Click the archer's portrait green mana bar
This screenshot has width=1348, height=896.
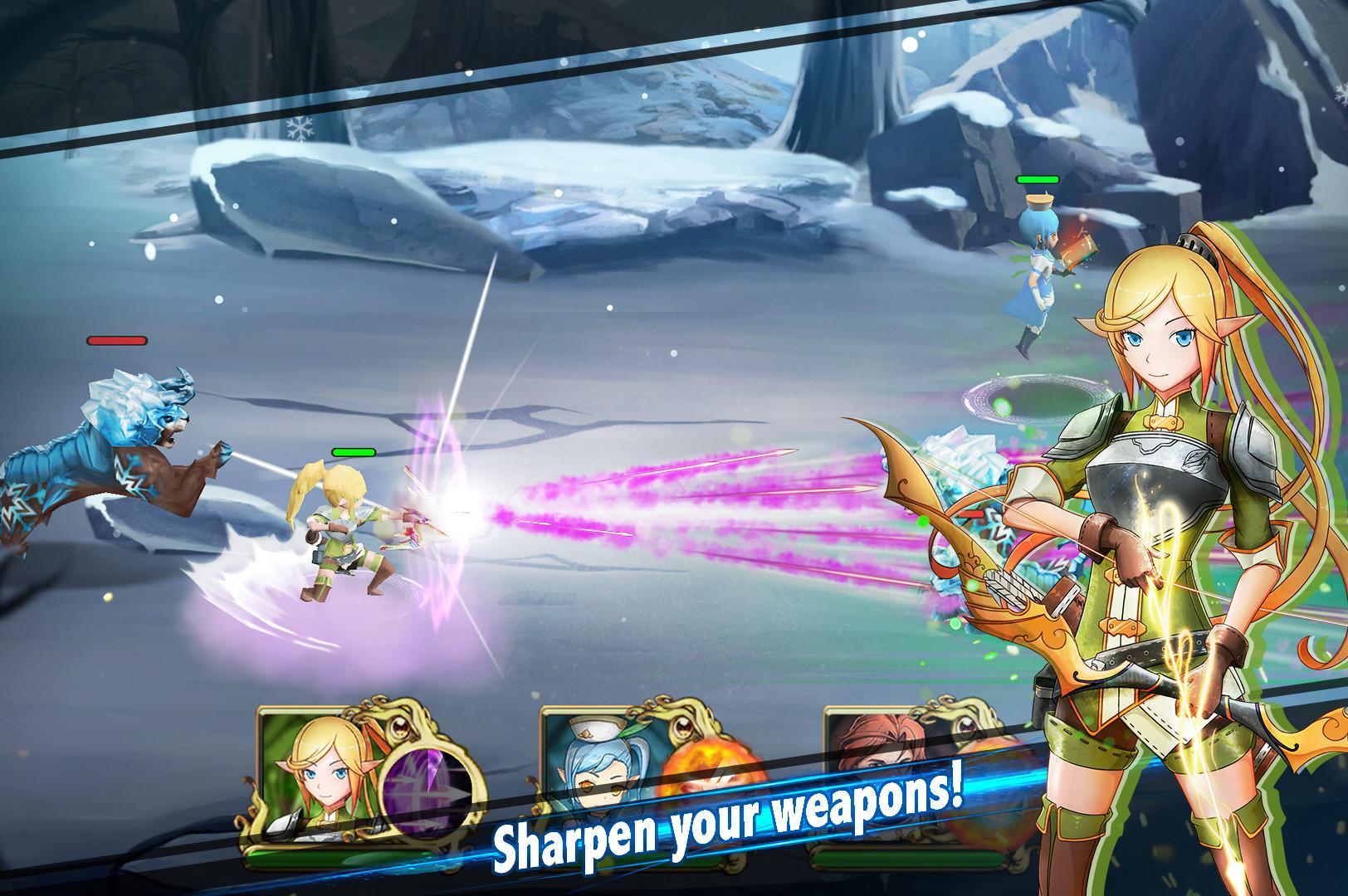332,859
